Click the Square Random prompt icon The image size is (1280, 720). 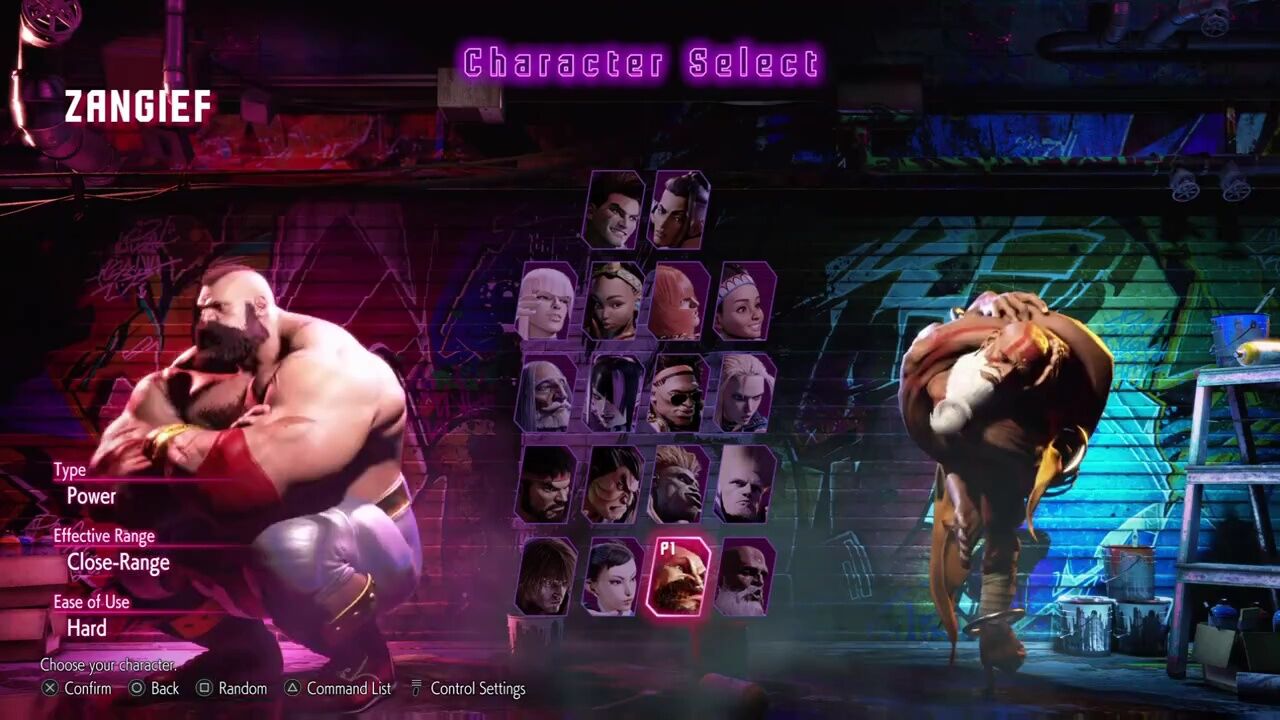coord(205,688)
